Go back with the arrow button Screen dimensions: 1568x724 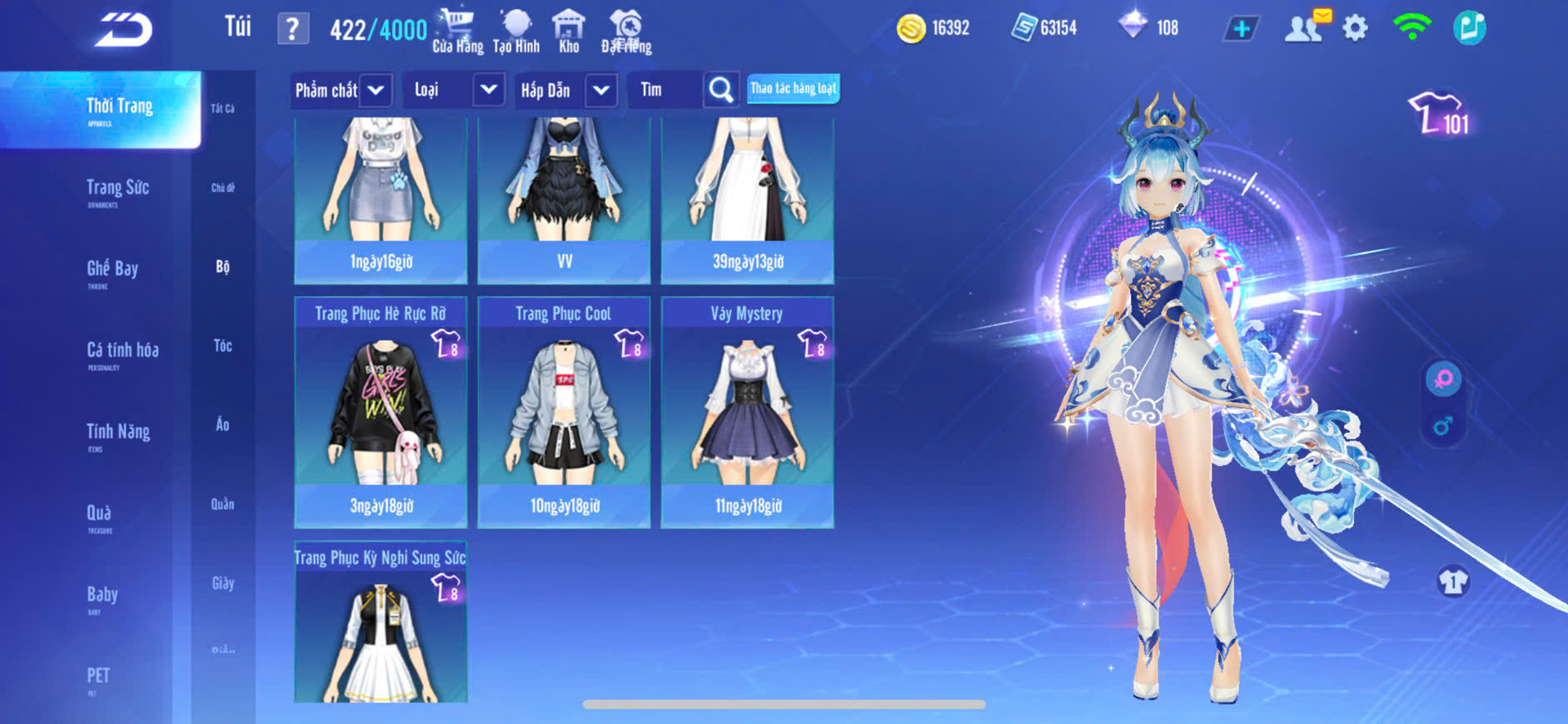[123, 30]
